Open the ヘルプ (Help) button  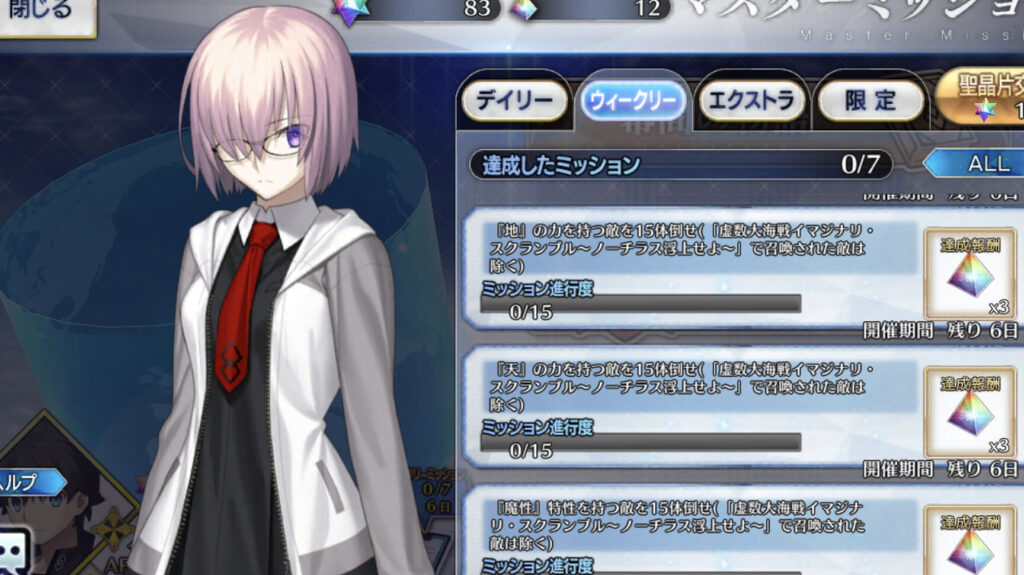(x=32, y=482)
